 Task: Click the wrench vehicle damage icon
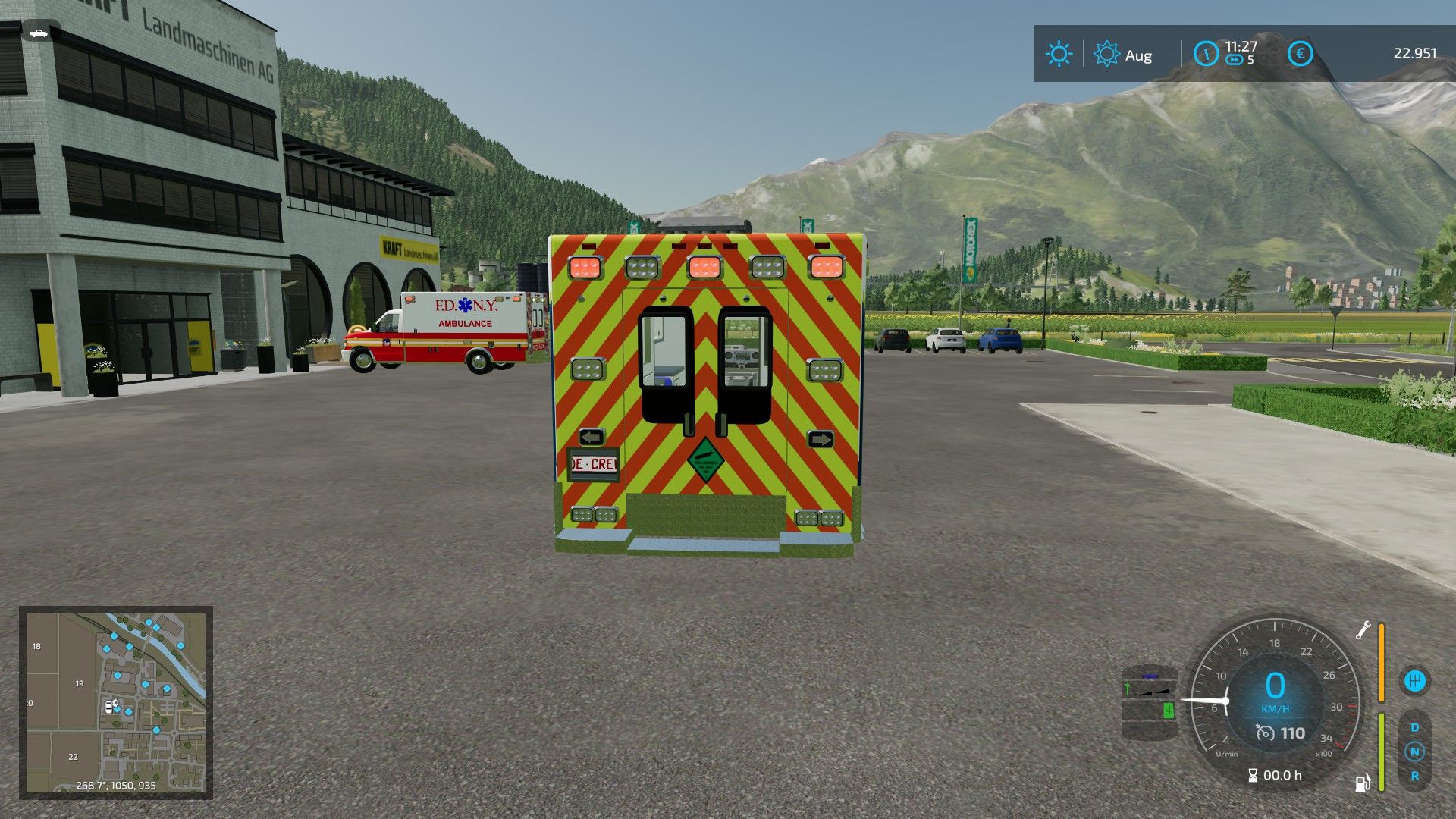[1363, 629]
